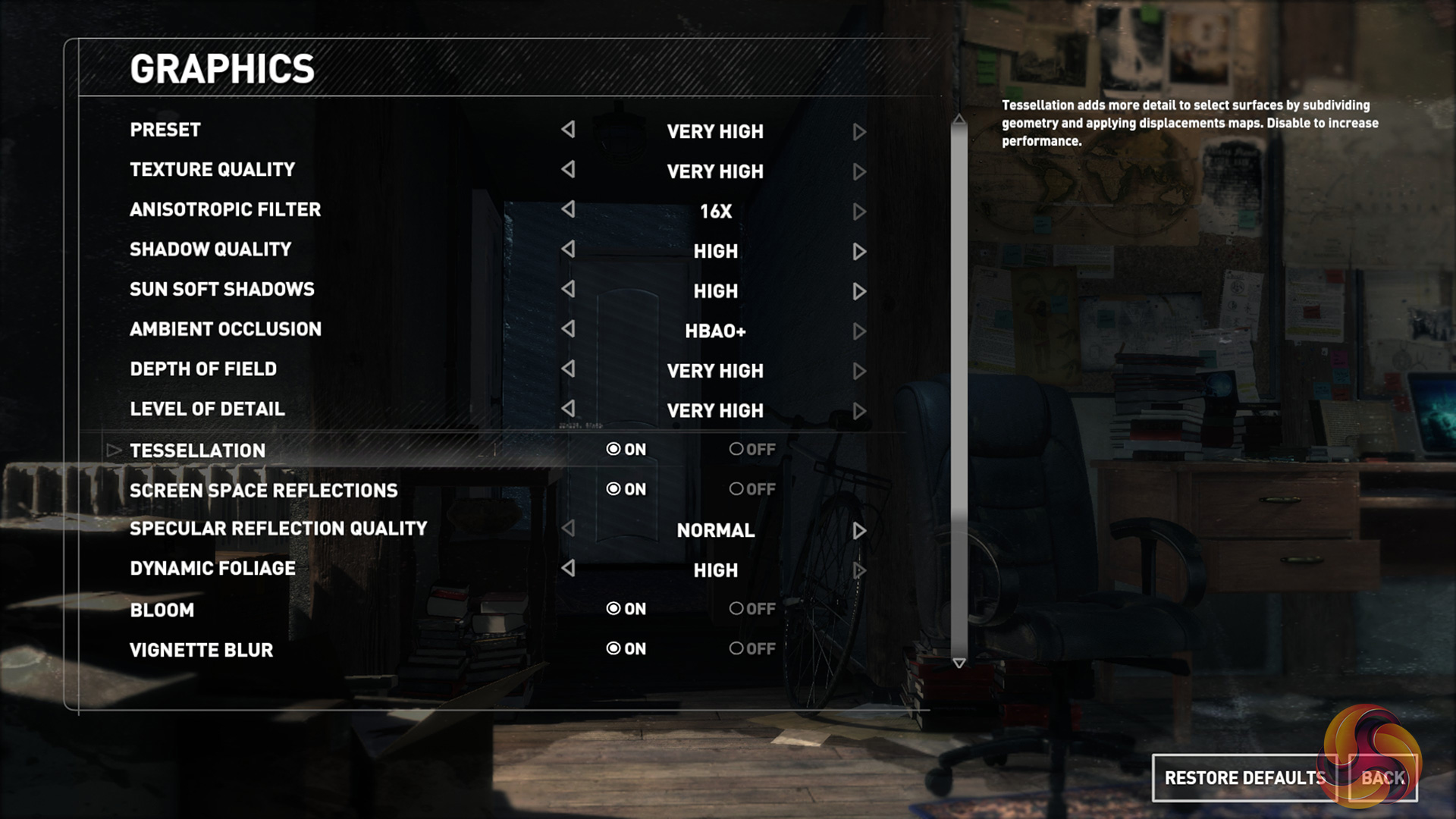Click the scrollbar's down arrow
This screenshot has height=819, width=1456.
click(x=959, y=664)
